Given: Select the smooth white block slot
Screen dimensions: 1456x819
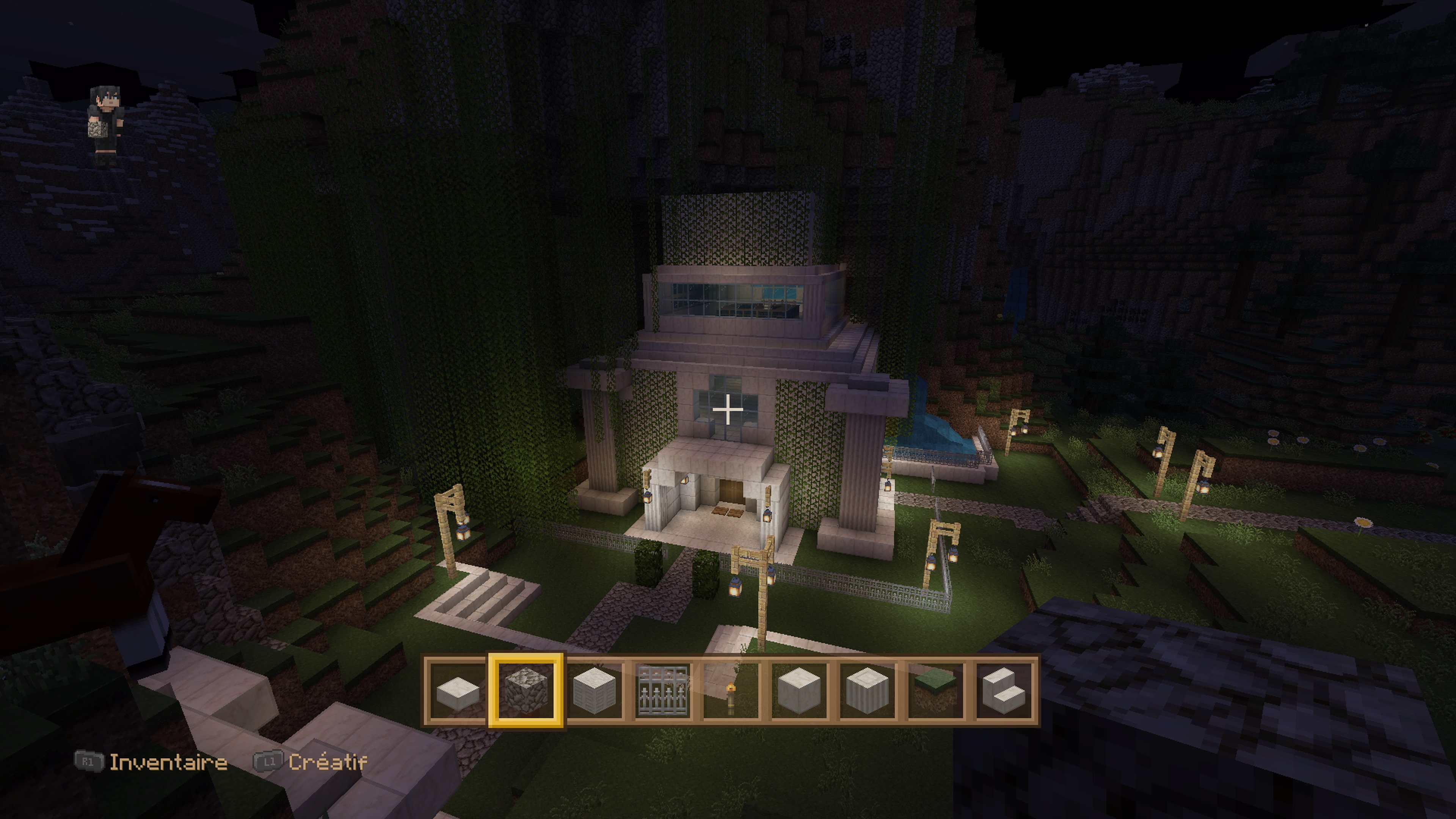Looking at the screenshot, I should point(799,691).
